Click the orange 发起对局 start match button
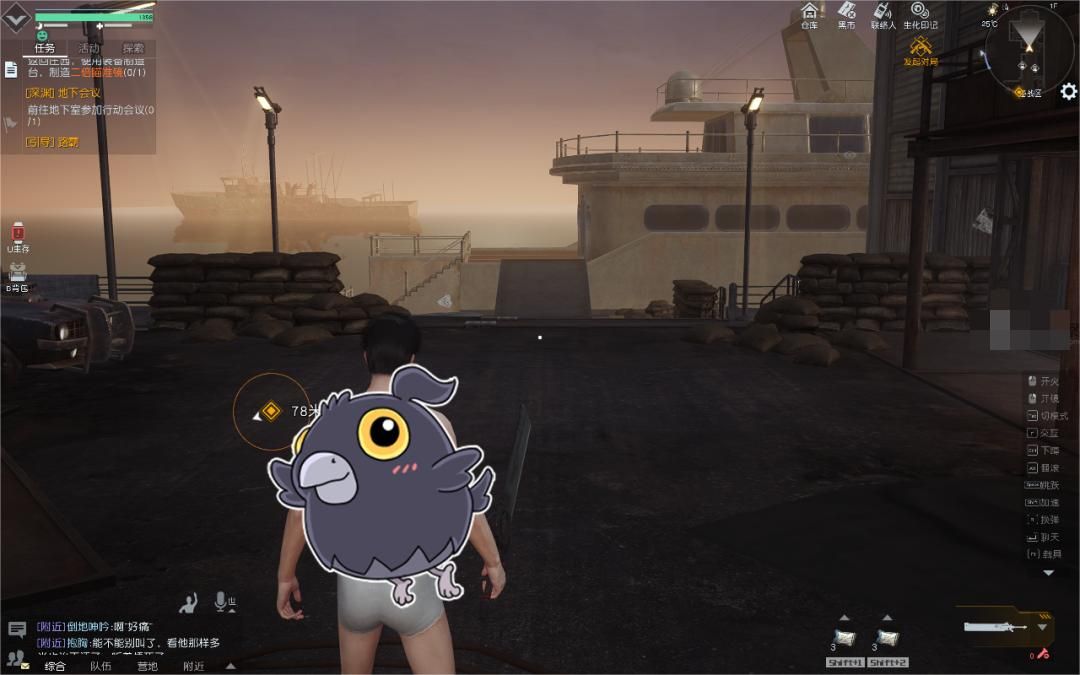Image resolution: width=1080 pixels, height=675 pixels. pyautogui.click(x=921, y=49)
